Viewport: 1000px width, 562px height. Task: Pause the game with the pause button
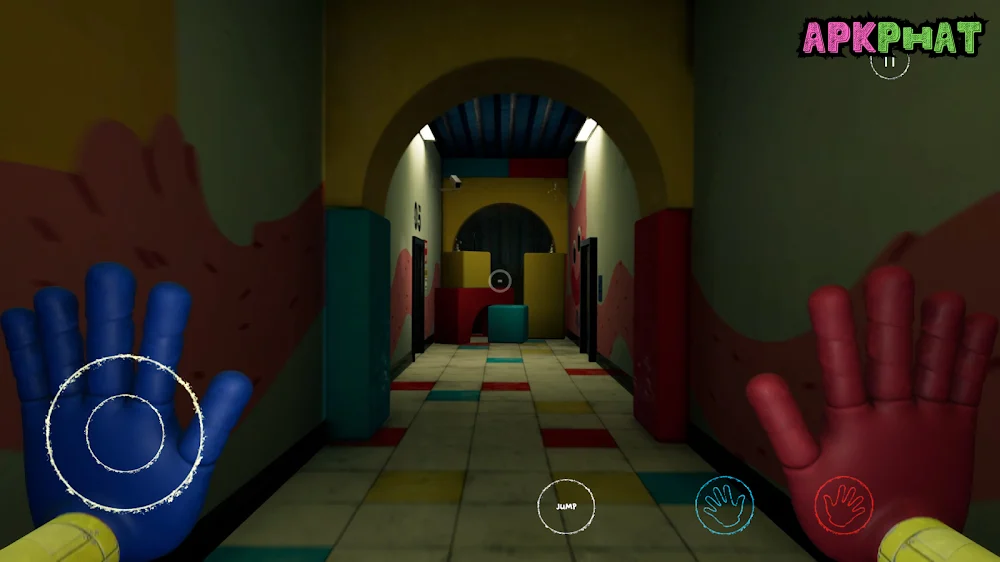889,61
